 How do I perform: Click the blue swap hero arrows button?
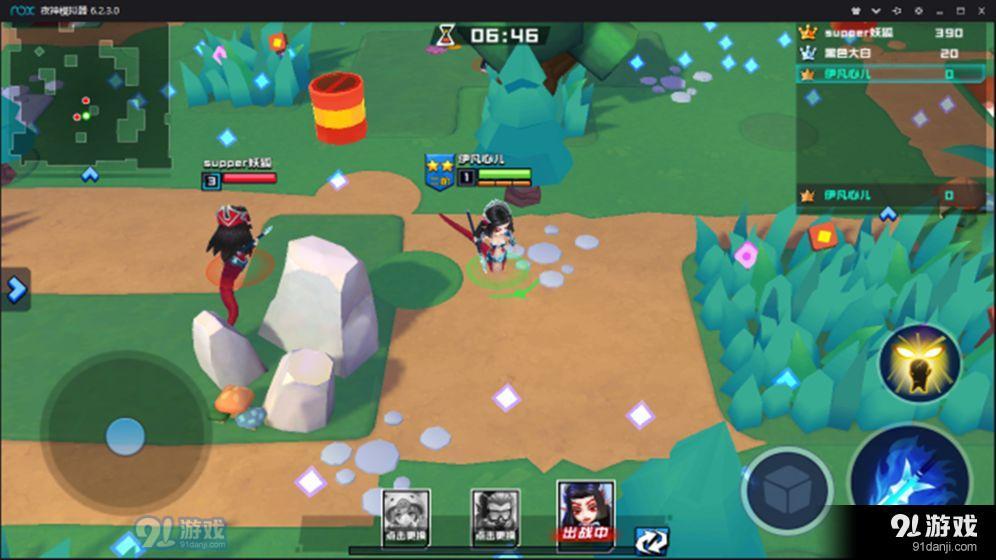pyautogui.click(x=651, y=541)
